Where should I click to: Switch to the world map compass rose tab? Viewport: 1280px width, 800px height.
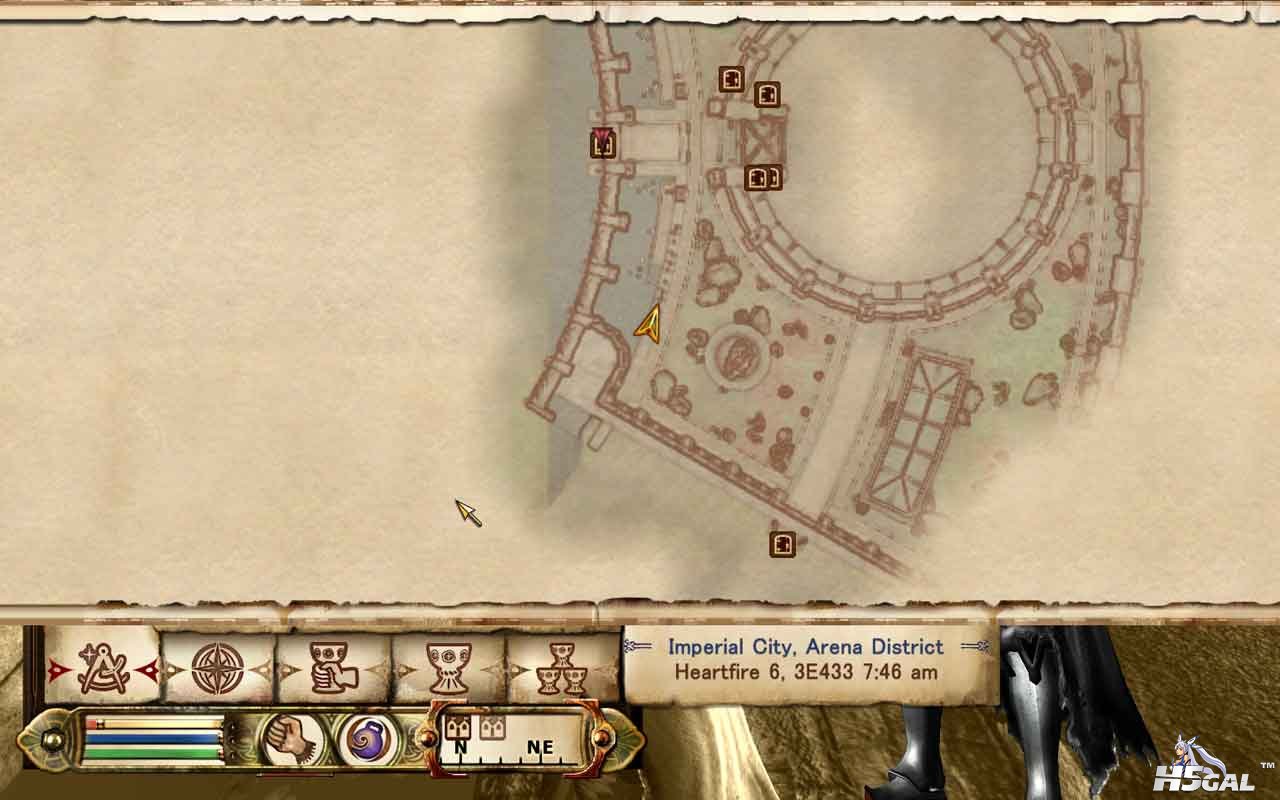pos(217,668)
